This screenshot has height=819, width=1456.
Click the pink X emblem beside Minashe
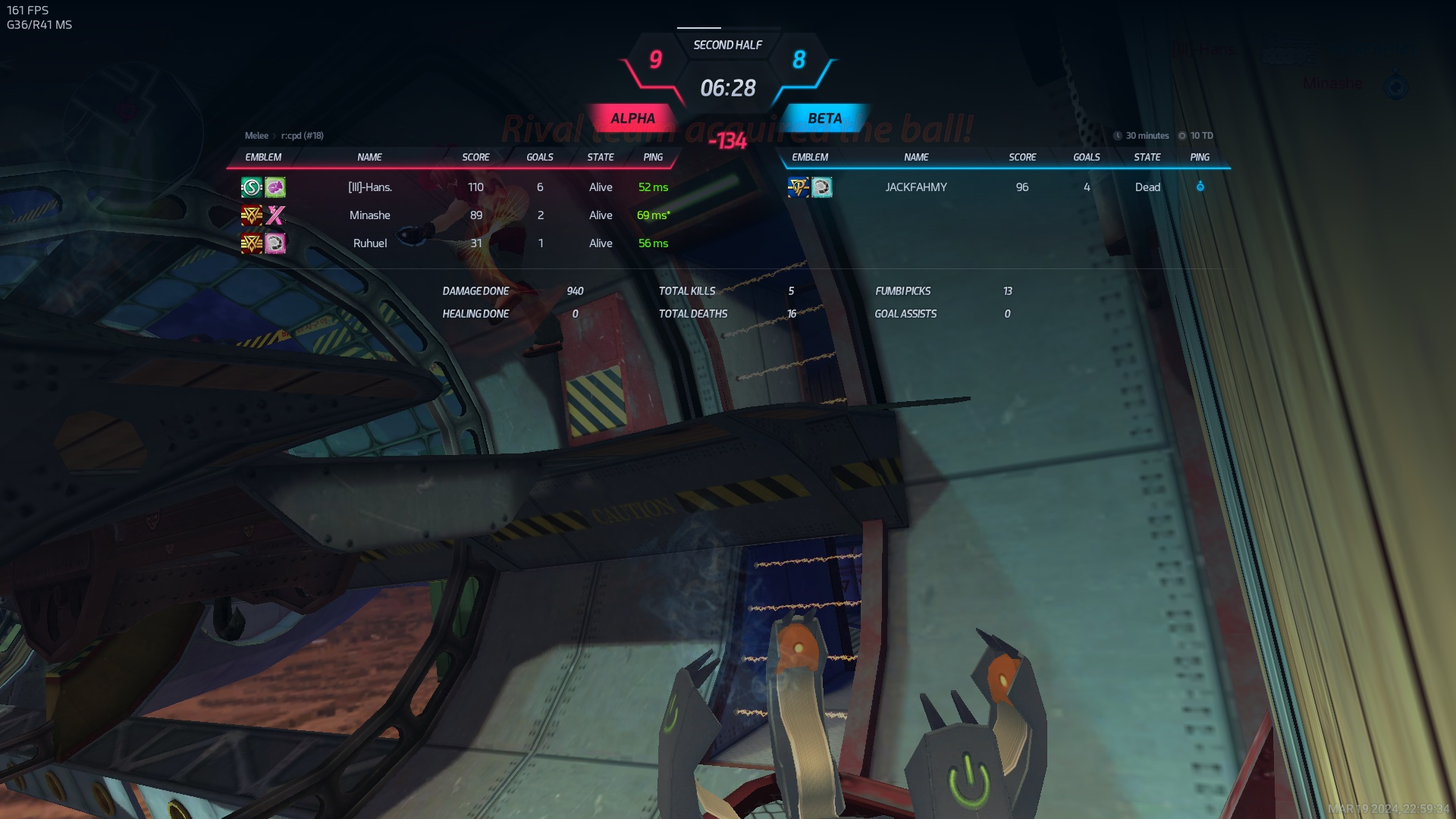coord(275,215)
